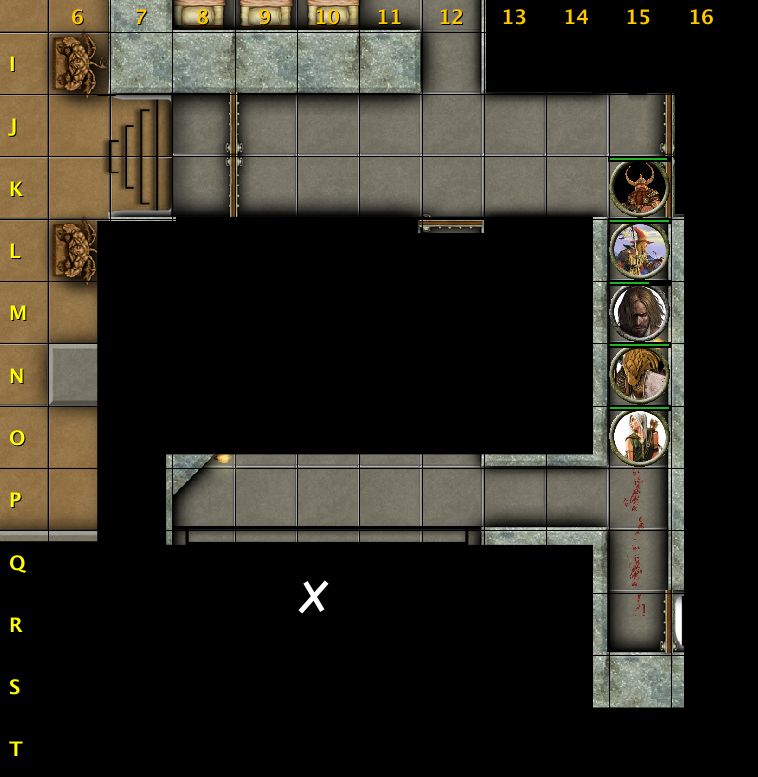Select the horned-helmet dwarf token
The width and height of the screenshot is (758, 777).
(639, 188)
